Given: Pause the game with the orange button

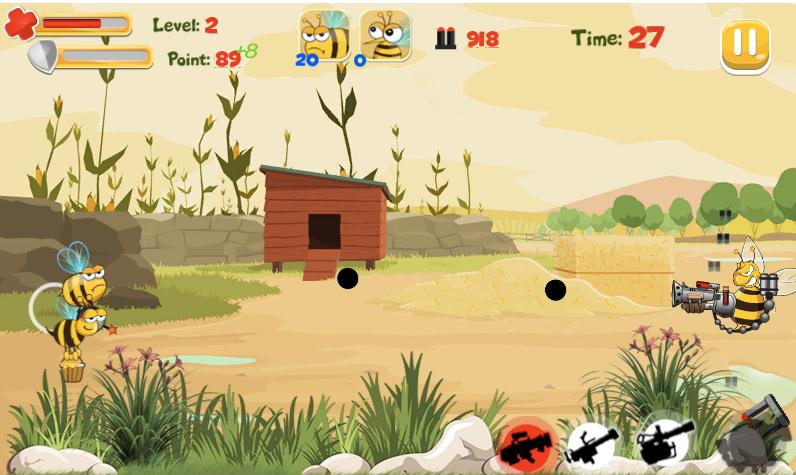Looking at the screenshot, I should click(745, 44).
